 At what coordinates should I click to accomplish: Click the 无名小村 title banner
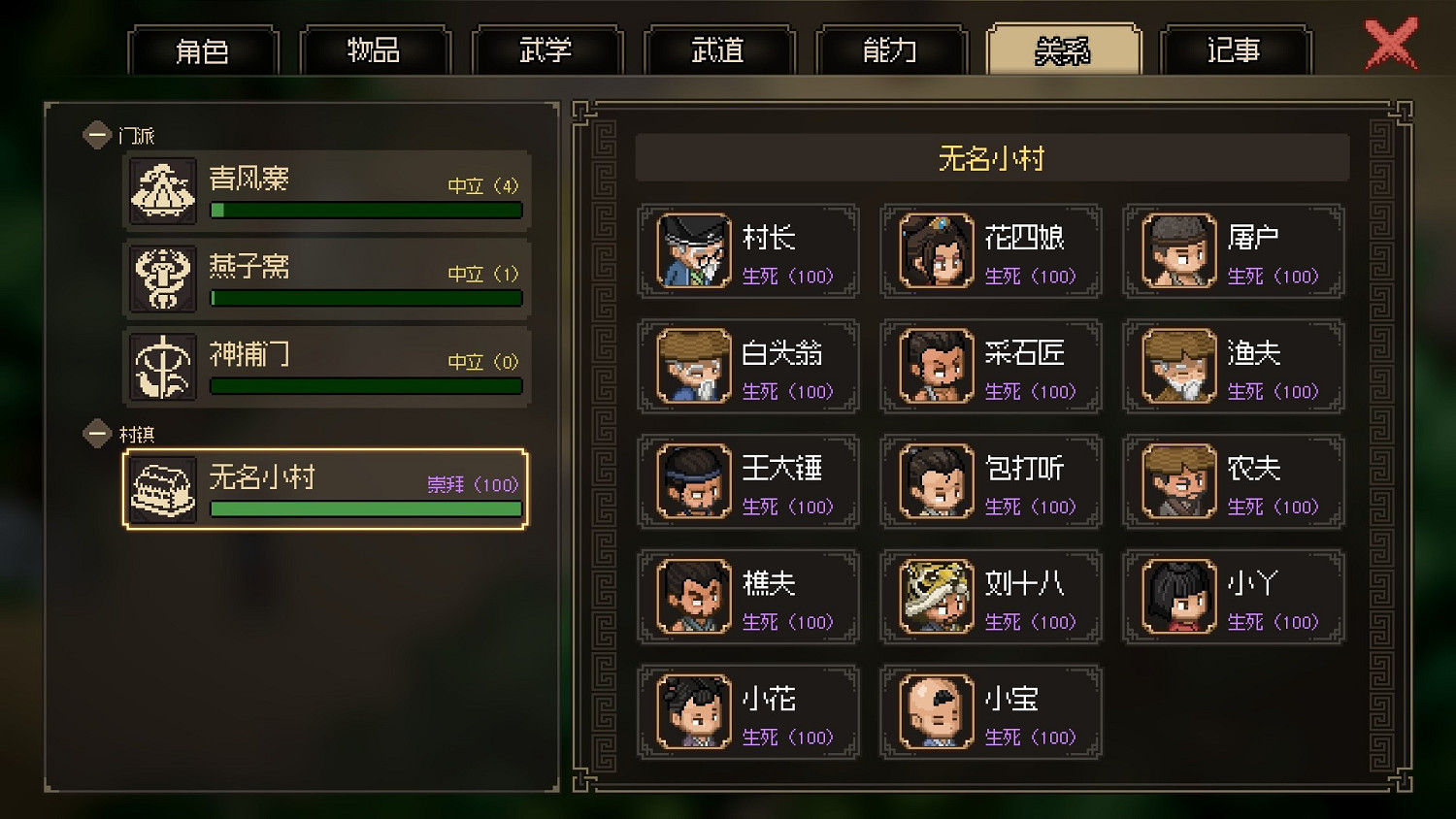coord(989,158)
